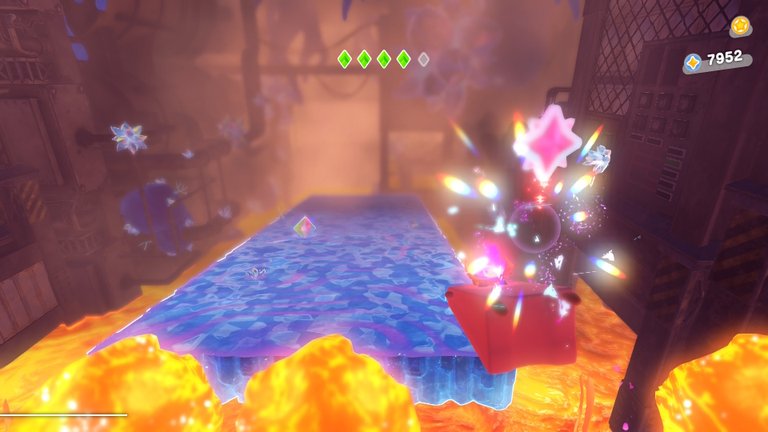Viewport: 768px width, 432px height.
Task: Click the gold star medal icon
Action: coord(739,25)
